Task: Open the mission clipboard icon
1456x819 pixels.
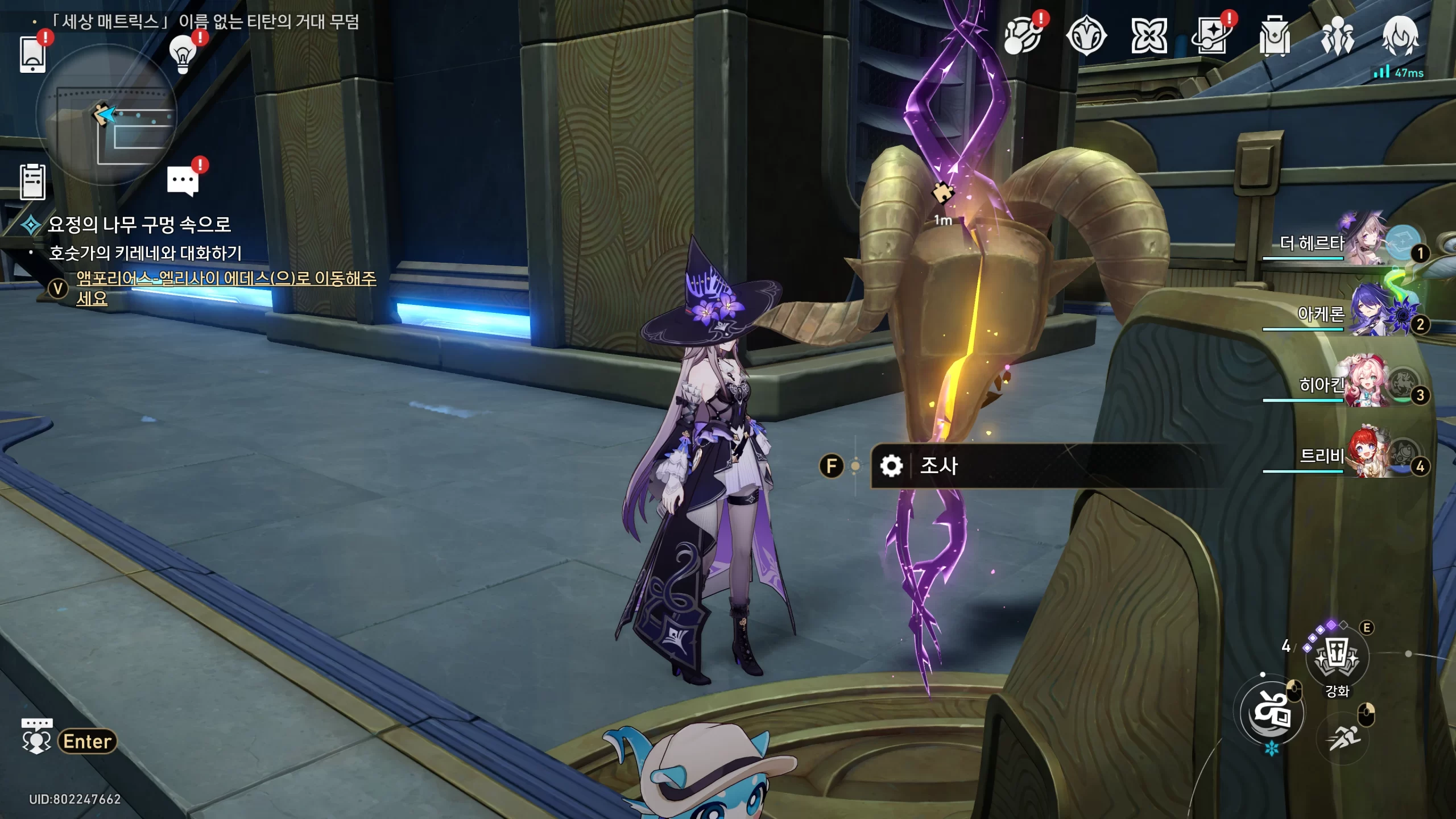Action: click(x=32, y=182)
